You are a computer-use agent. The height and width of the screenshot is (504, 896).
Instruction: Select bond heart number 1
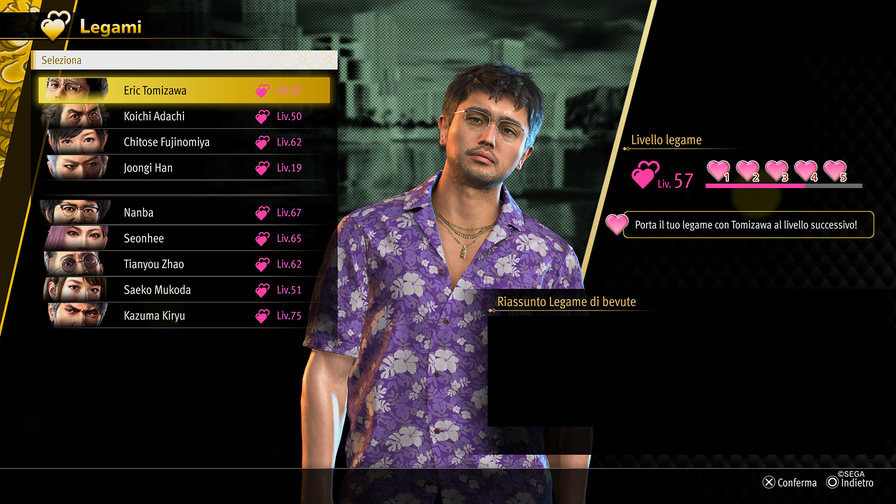tap(719, 171)
